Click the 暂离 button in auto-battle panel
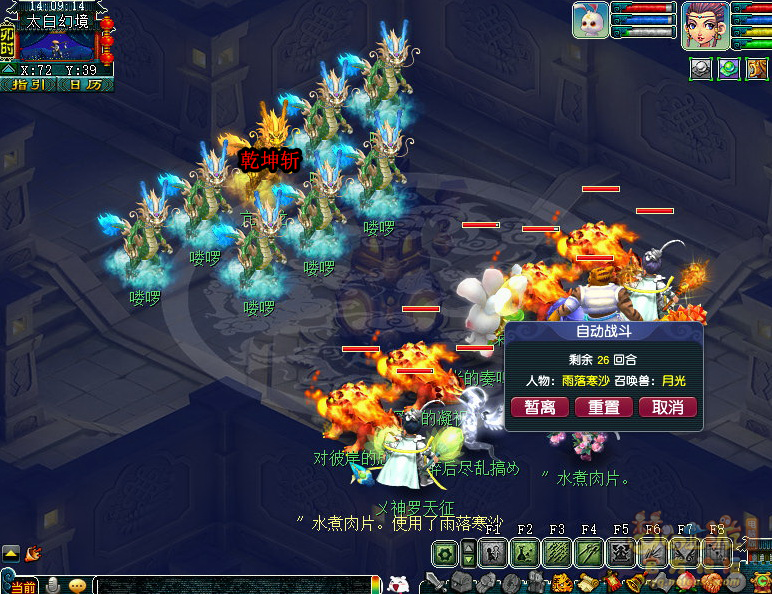This screenshot has height=594, width=772. point(540,408)
